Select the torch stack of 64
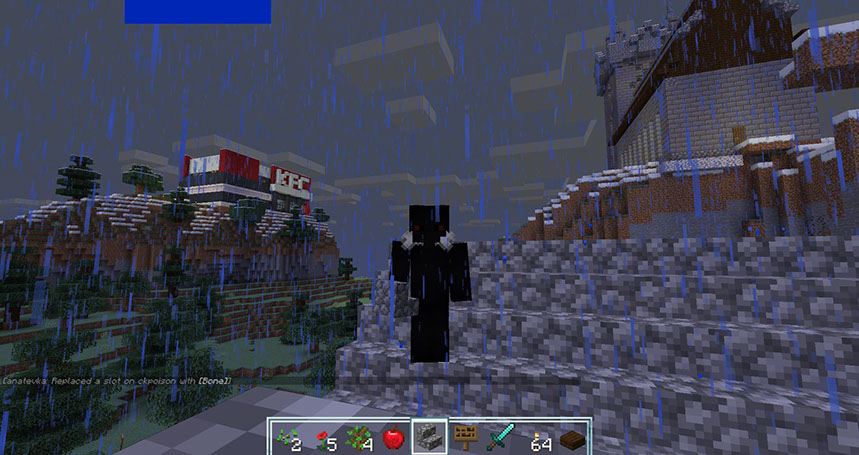The image size is (859, 455). [x=537, y=437]
